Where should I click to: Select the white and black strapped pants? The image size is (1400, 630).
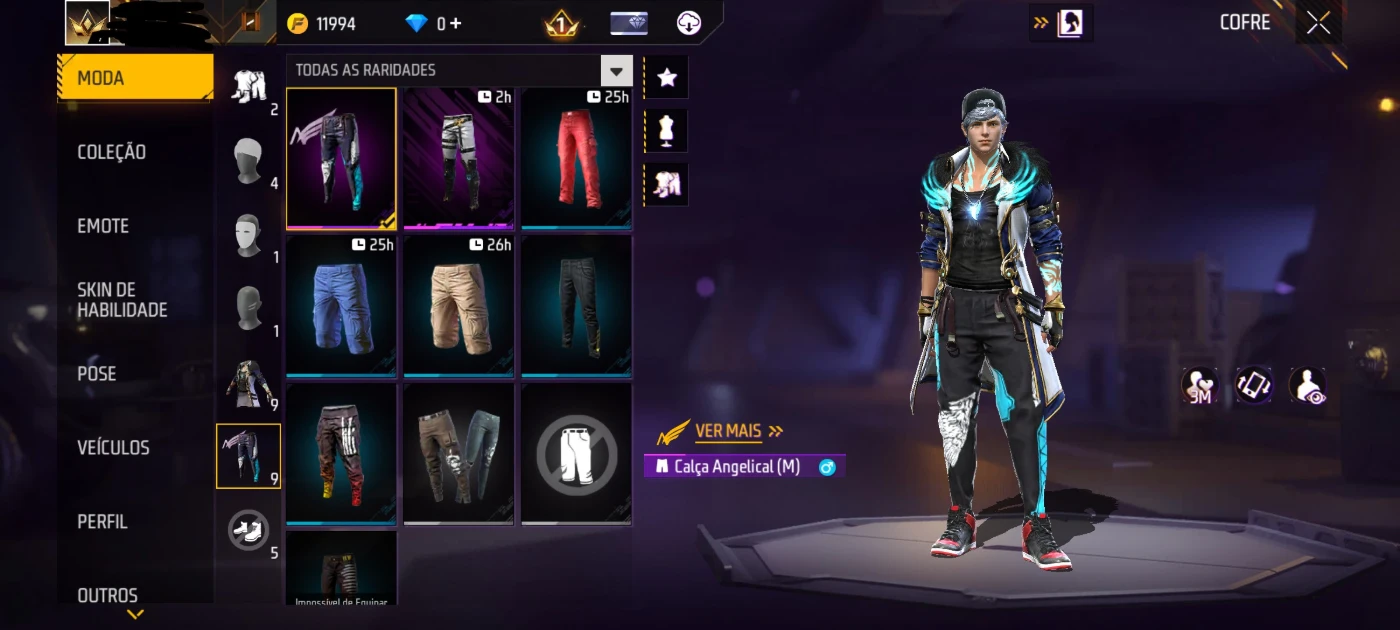tap(459, 158)
